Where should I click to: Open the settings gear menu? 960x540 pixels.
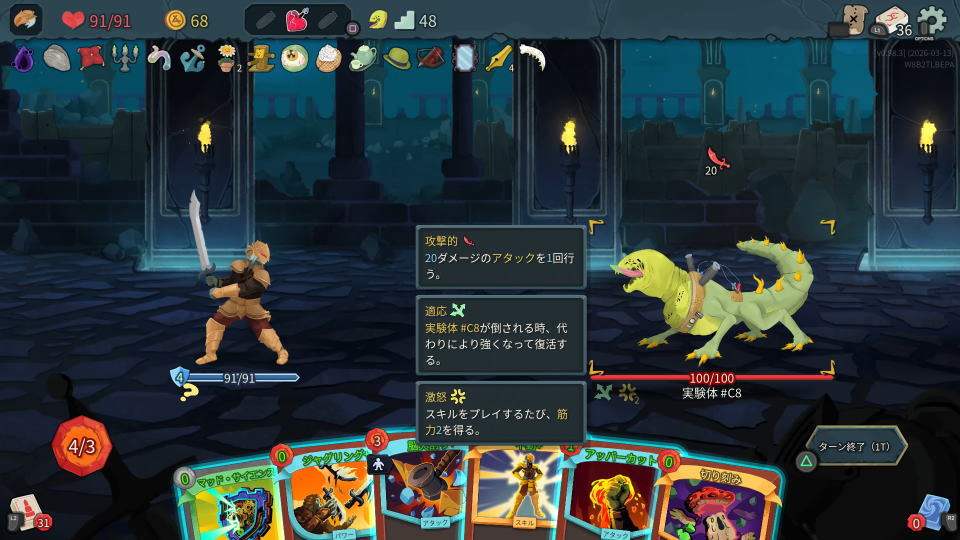coord(931,20)
